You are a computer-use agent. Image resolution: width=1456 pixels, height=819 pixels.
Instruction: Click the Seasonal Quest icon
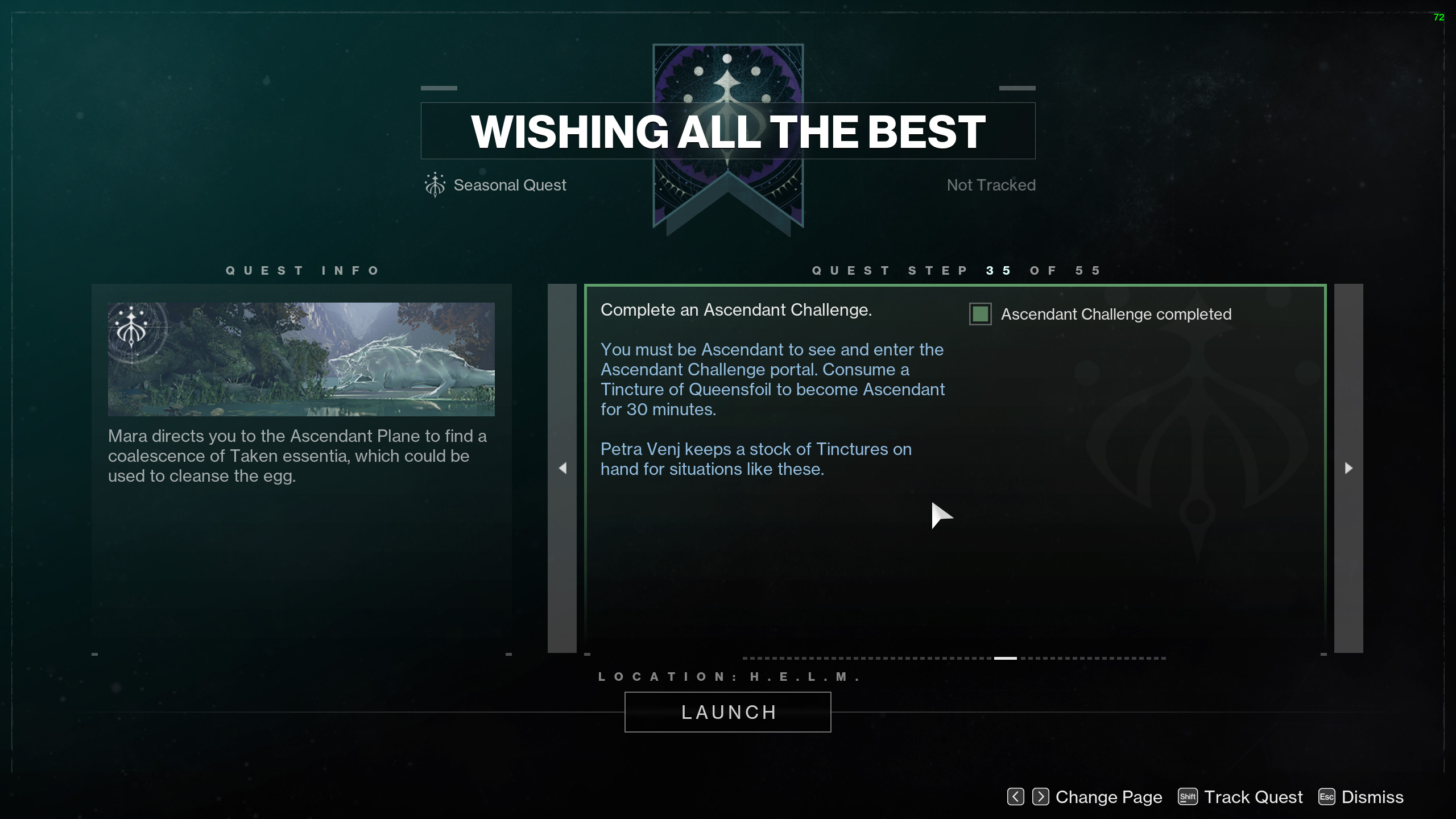435,184
